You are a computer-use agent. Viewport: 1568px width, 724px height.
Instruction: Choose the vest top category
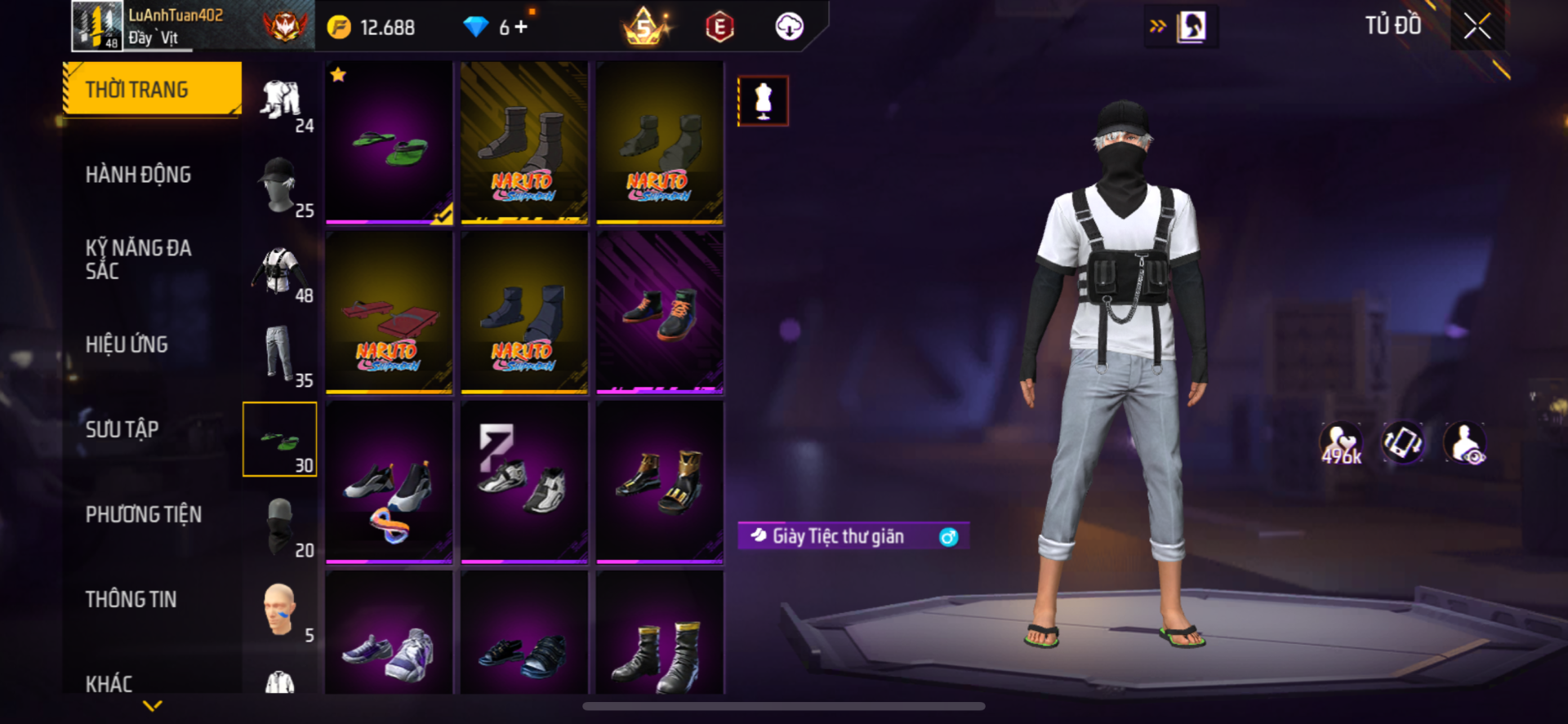pyautogui.click(x=280, y=271)
